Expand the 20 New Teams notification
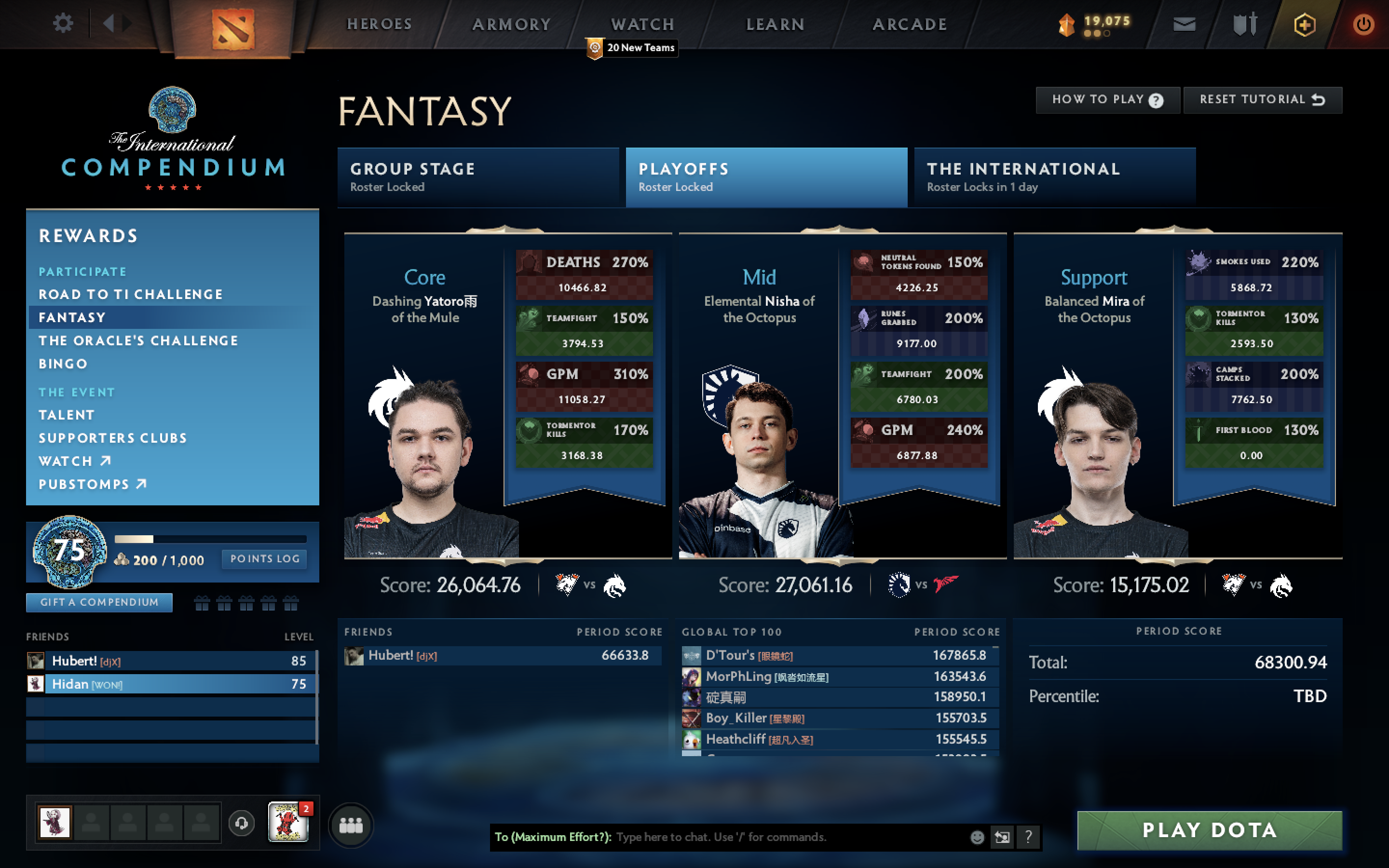Image resolution: width=1389 pixels, height=868 pixels. pyautogui.click(x=630, y=48)
